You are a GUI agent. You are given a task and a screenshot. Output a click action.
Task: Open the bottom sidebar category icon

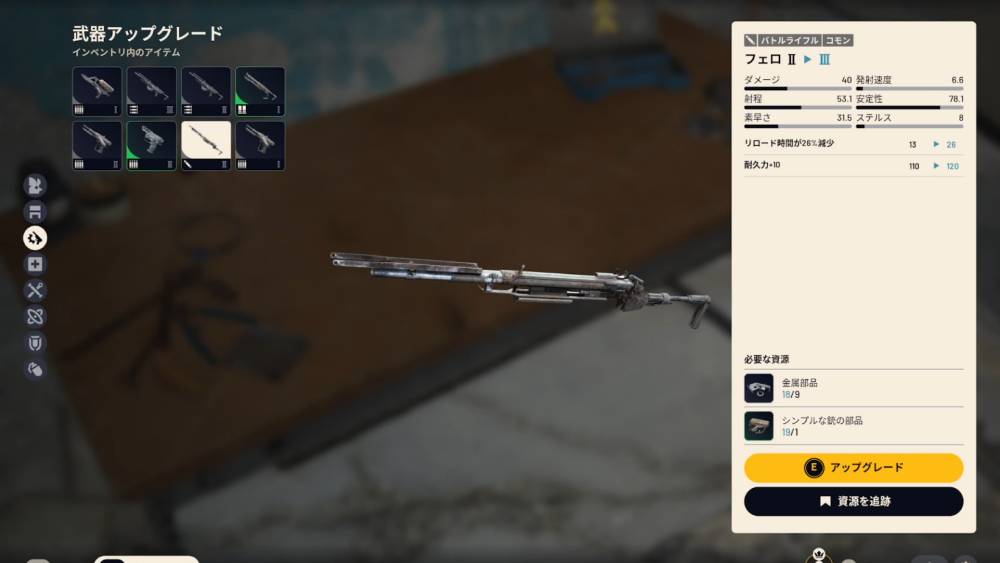(35, 369)
